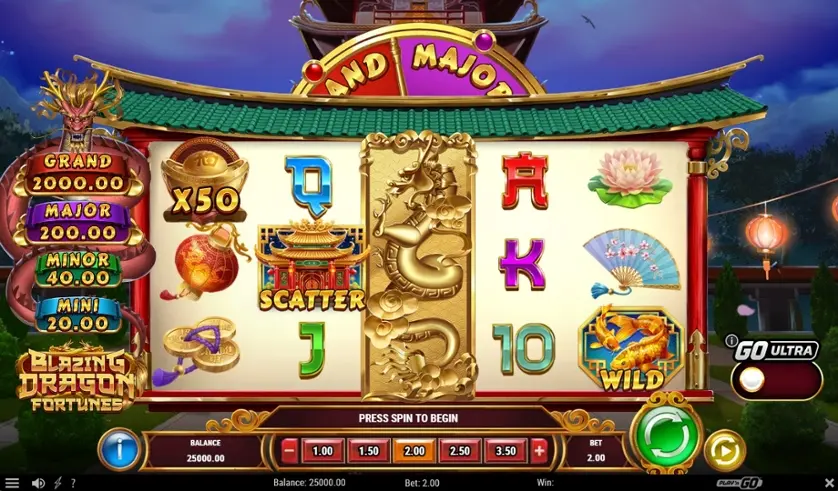Open help via the question mark icon
Viewport: 838px width, 491px height.
pos(72,483)
